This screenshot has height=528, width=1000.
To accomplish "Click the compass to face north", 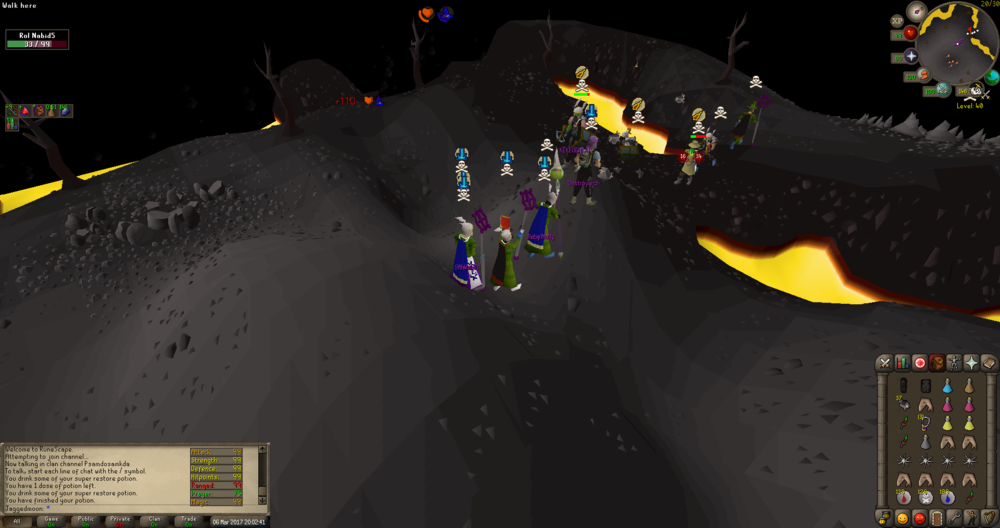I will click(915, 13).
